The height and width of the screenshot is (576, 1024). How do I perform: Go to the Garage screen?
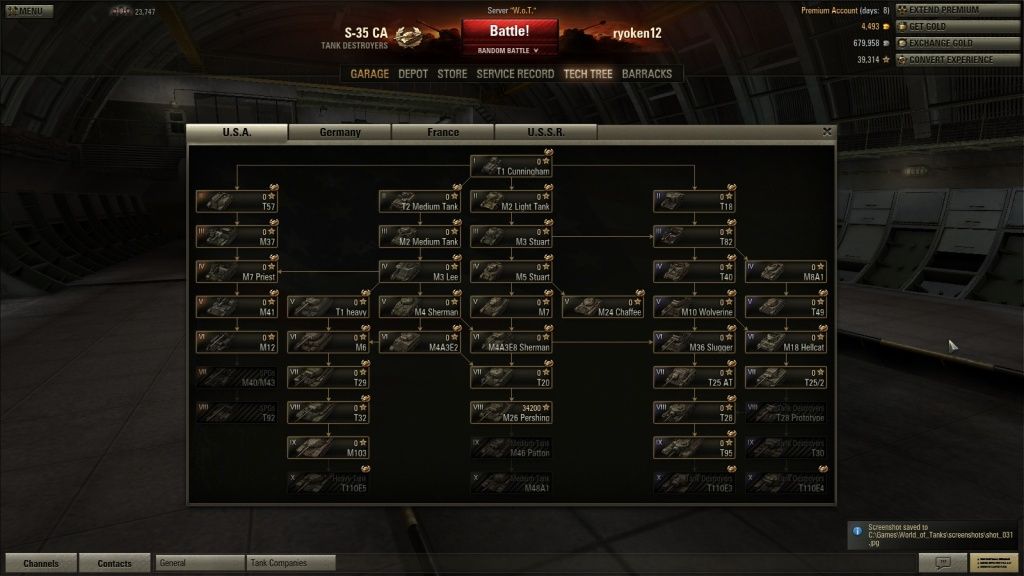[369, 74]
